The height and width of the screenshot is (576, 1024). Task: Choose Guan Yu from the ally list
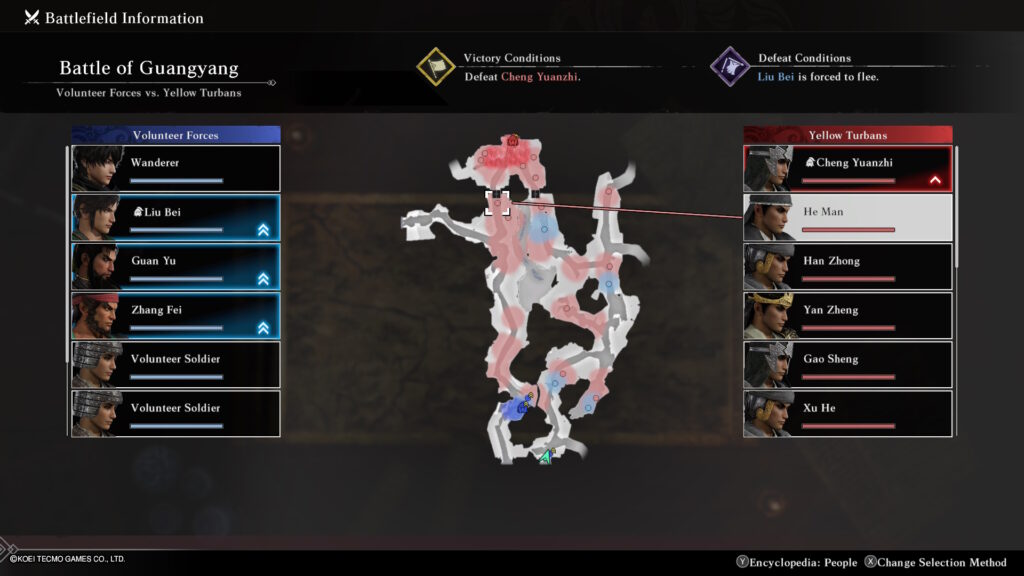(x=176, y=267)
